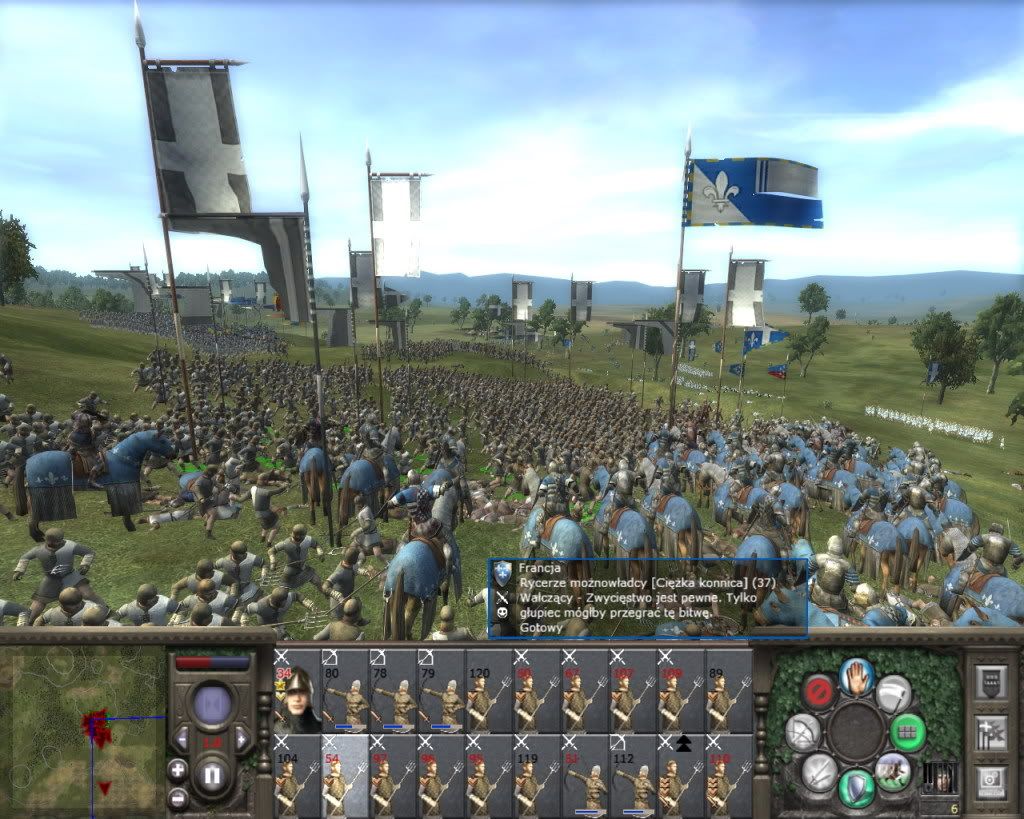Decrease battle speed with left arrow

click(182, 739)
